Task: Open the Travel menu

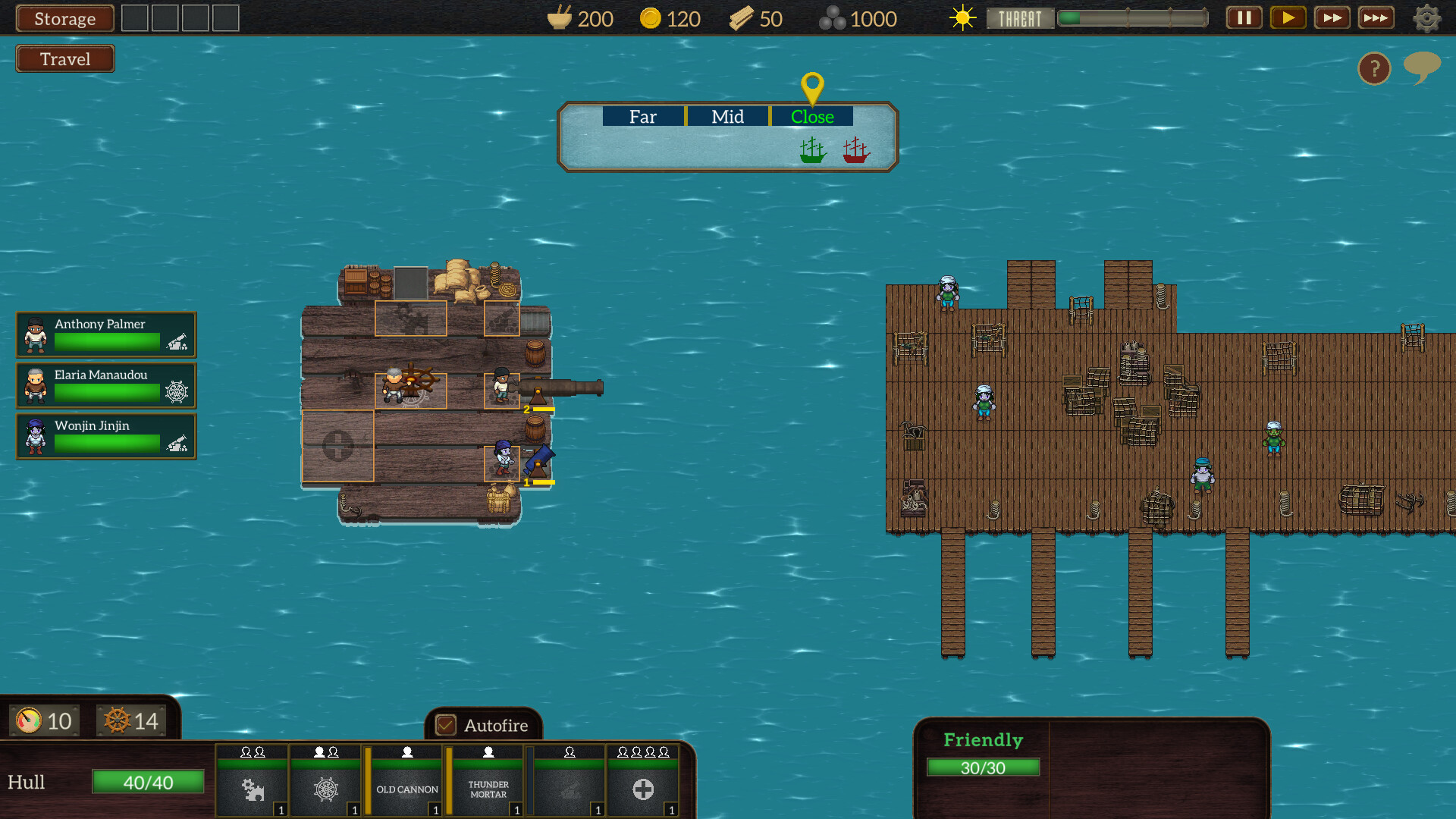Action: coord(64,58)
